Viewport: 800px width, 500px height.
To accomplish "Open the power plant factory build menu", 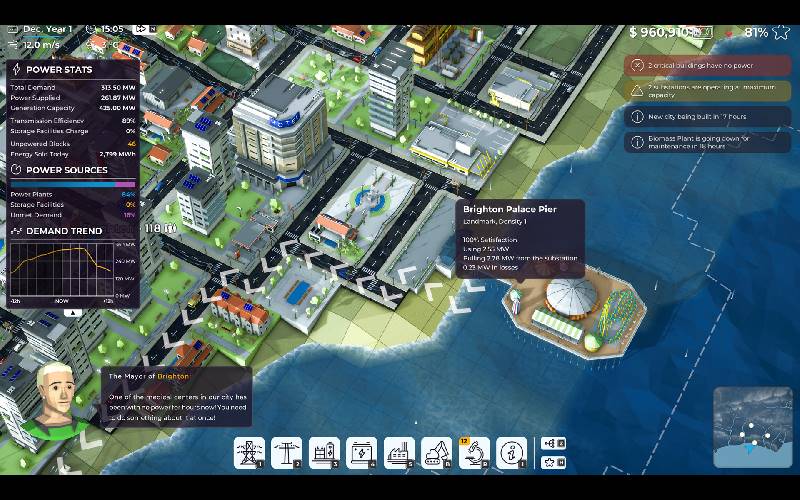I will click(398, 452).
